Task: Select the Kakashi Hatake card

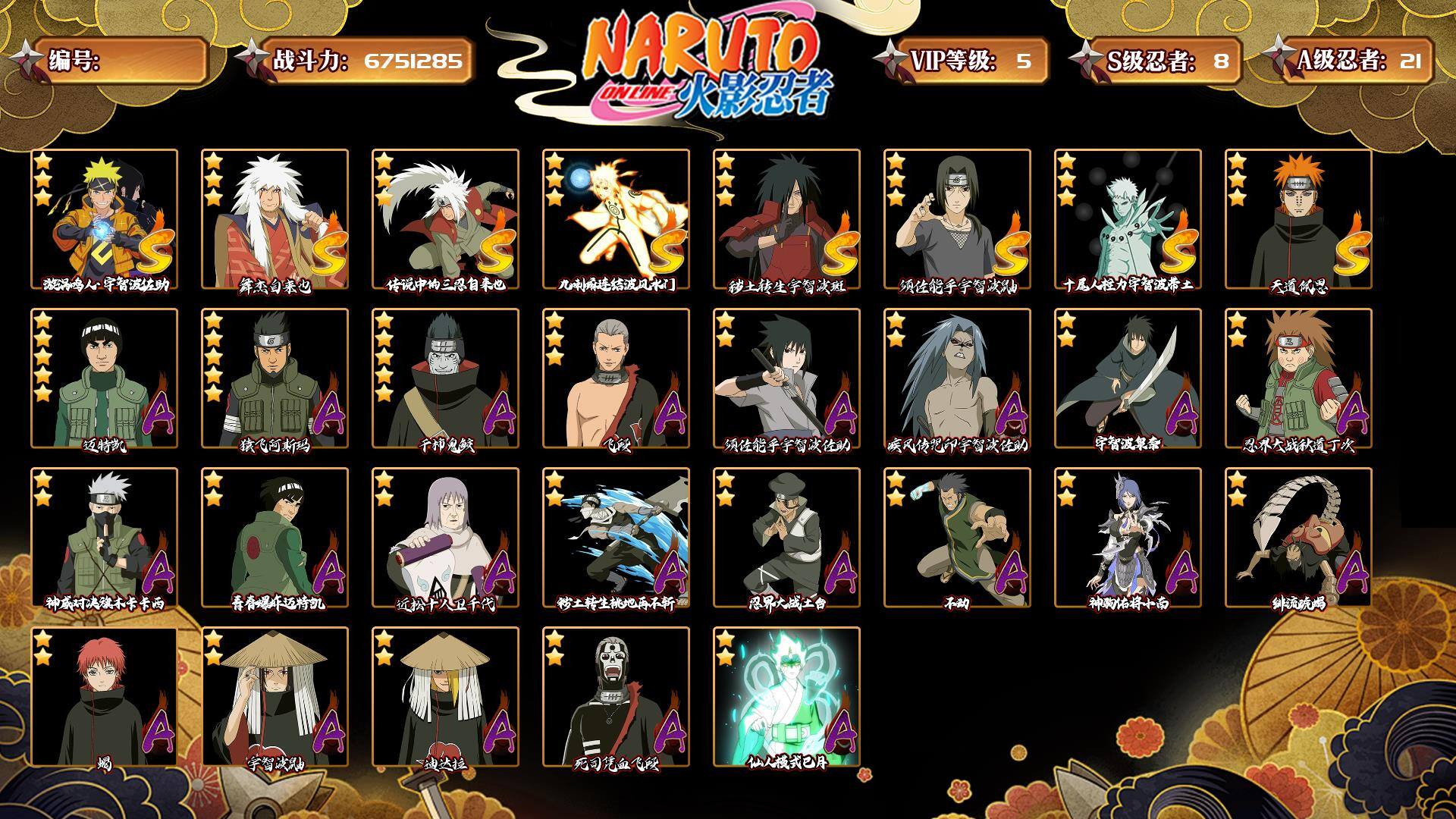Action: coord(105,537)
